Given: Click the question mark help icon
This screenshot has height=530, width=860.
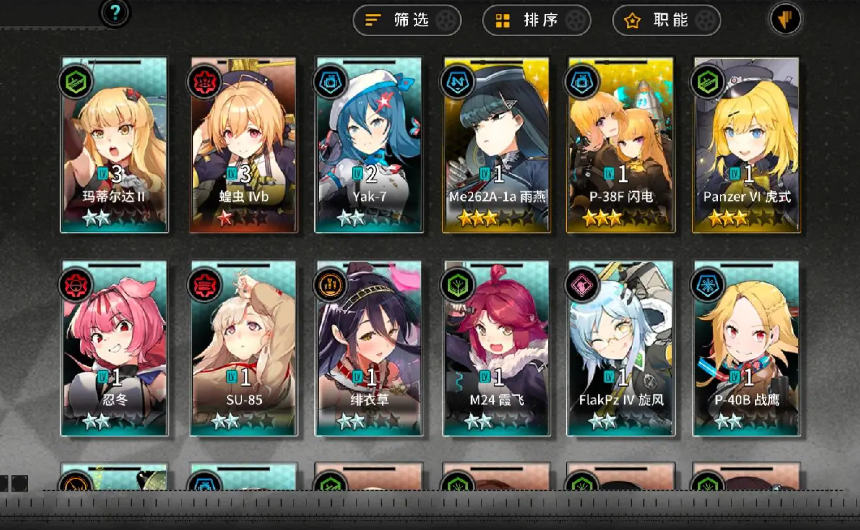Looking at the screenshot, I should click(x=116, y=13).
